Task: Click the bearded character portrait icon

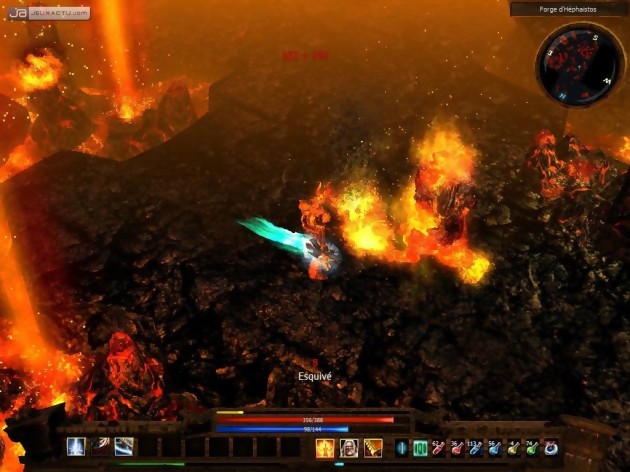Action: 349,448
